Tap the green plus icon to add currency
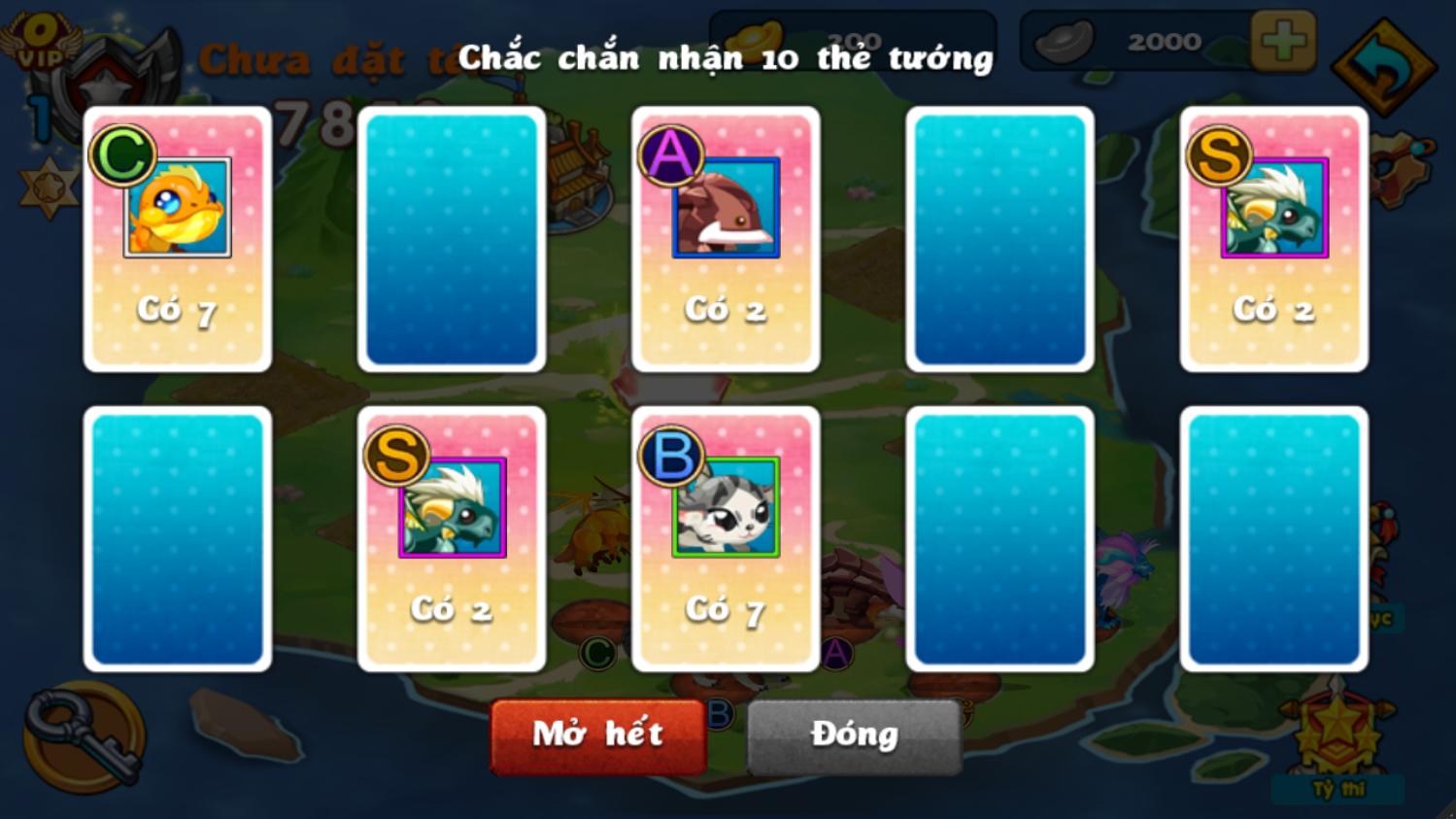 pos(1283,41)
